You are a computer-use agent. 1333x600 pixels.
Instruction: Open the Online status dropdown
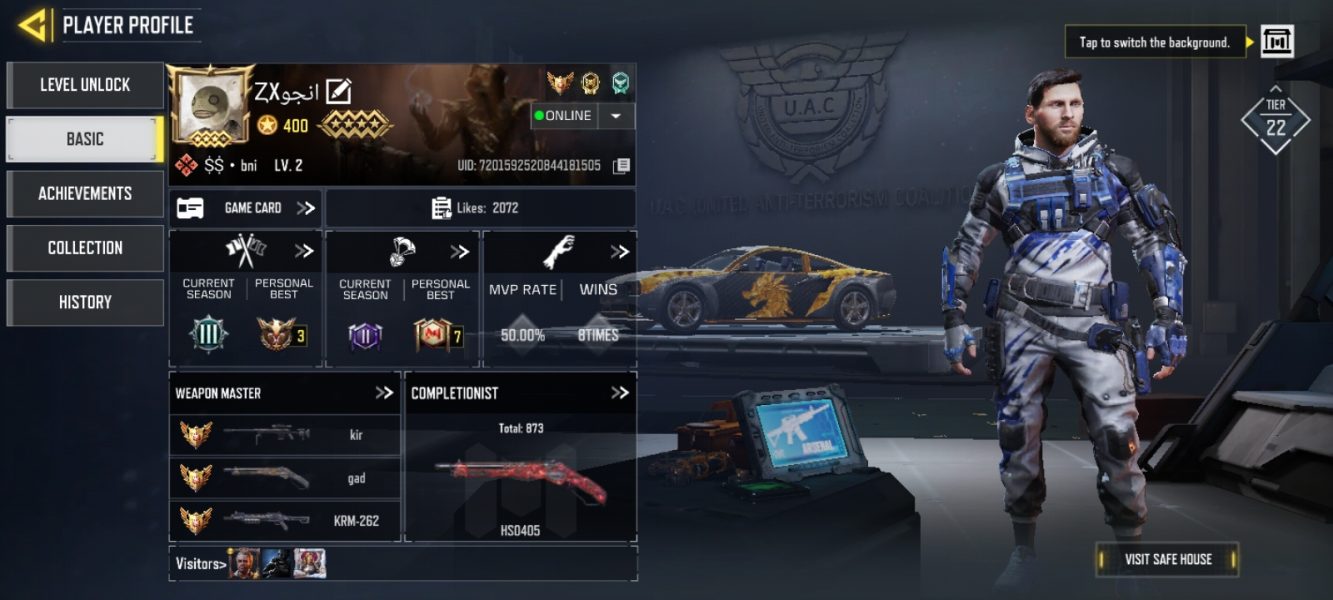pyautogui.click(x=616, y=116)
